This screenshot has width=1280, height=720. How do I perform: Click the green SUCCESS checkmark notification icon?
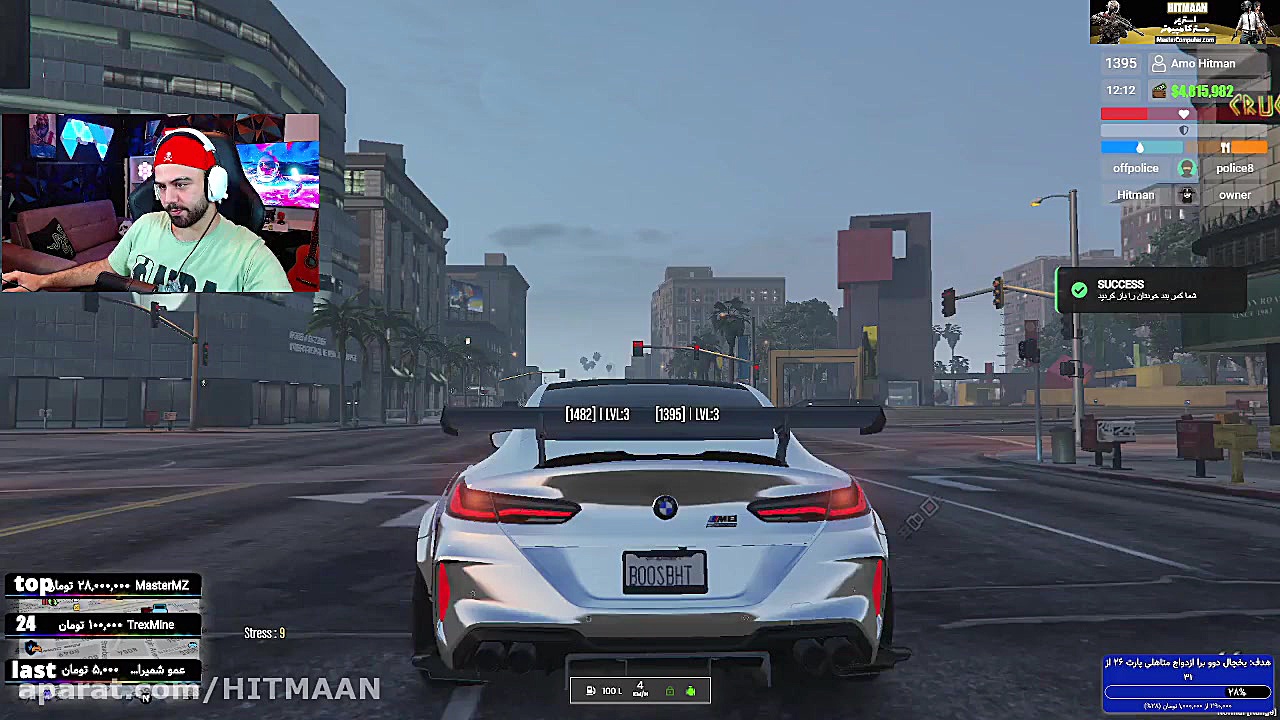click(x=1079, y=290)
